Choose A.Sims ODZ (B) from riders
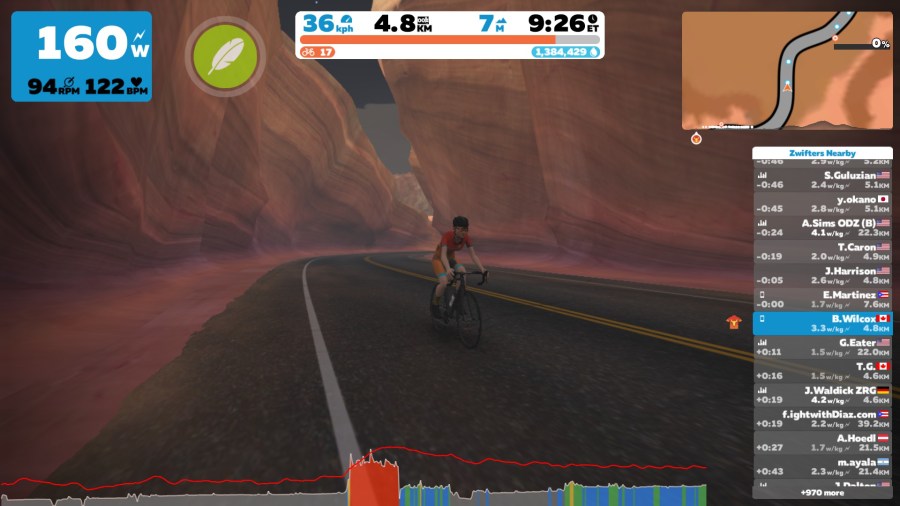 (x=822, y=228)
